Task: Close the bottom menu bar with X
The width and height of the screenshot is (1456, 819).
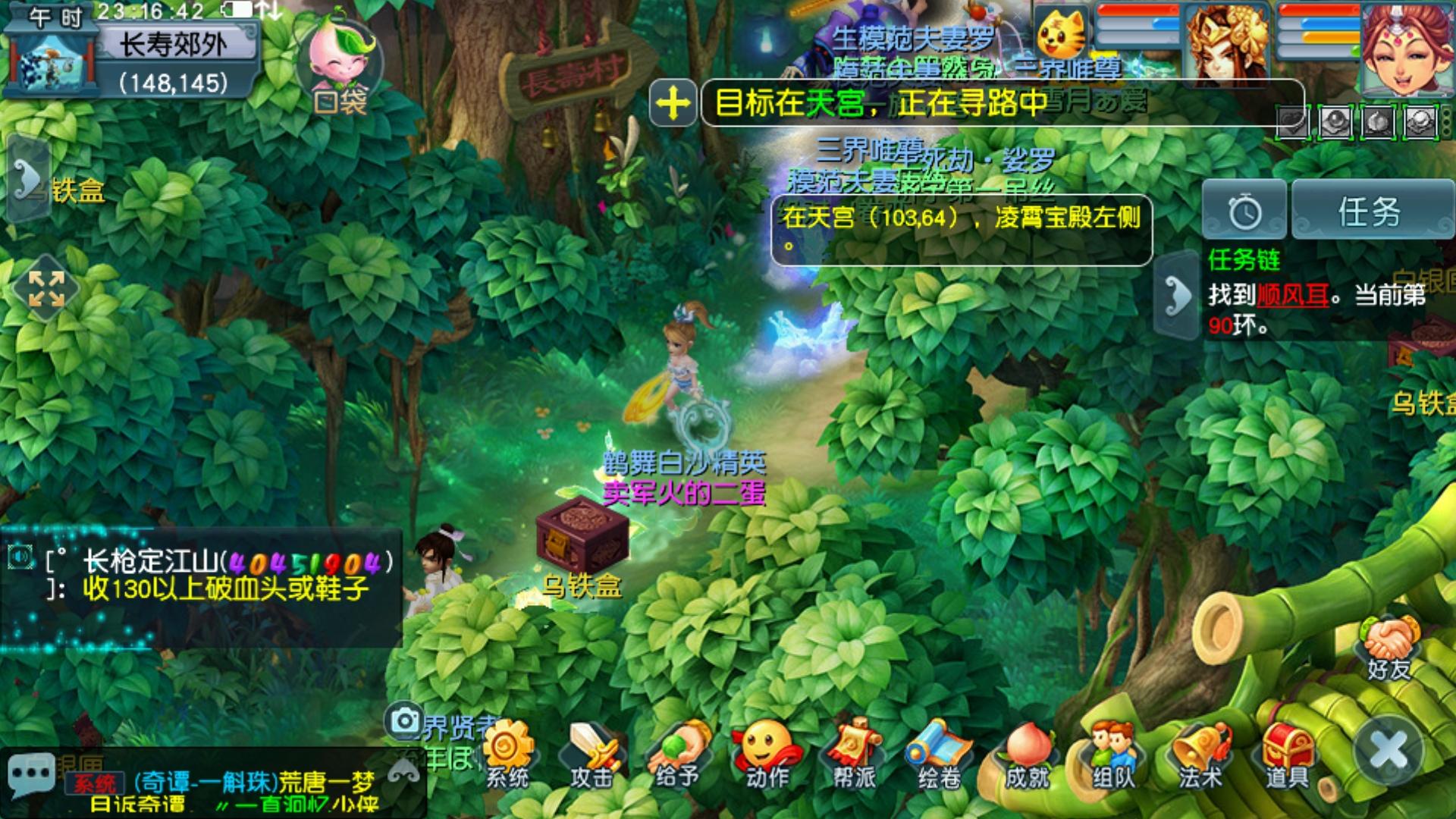Action: [x=1390, y=751]
